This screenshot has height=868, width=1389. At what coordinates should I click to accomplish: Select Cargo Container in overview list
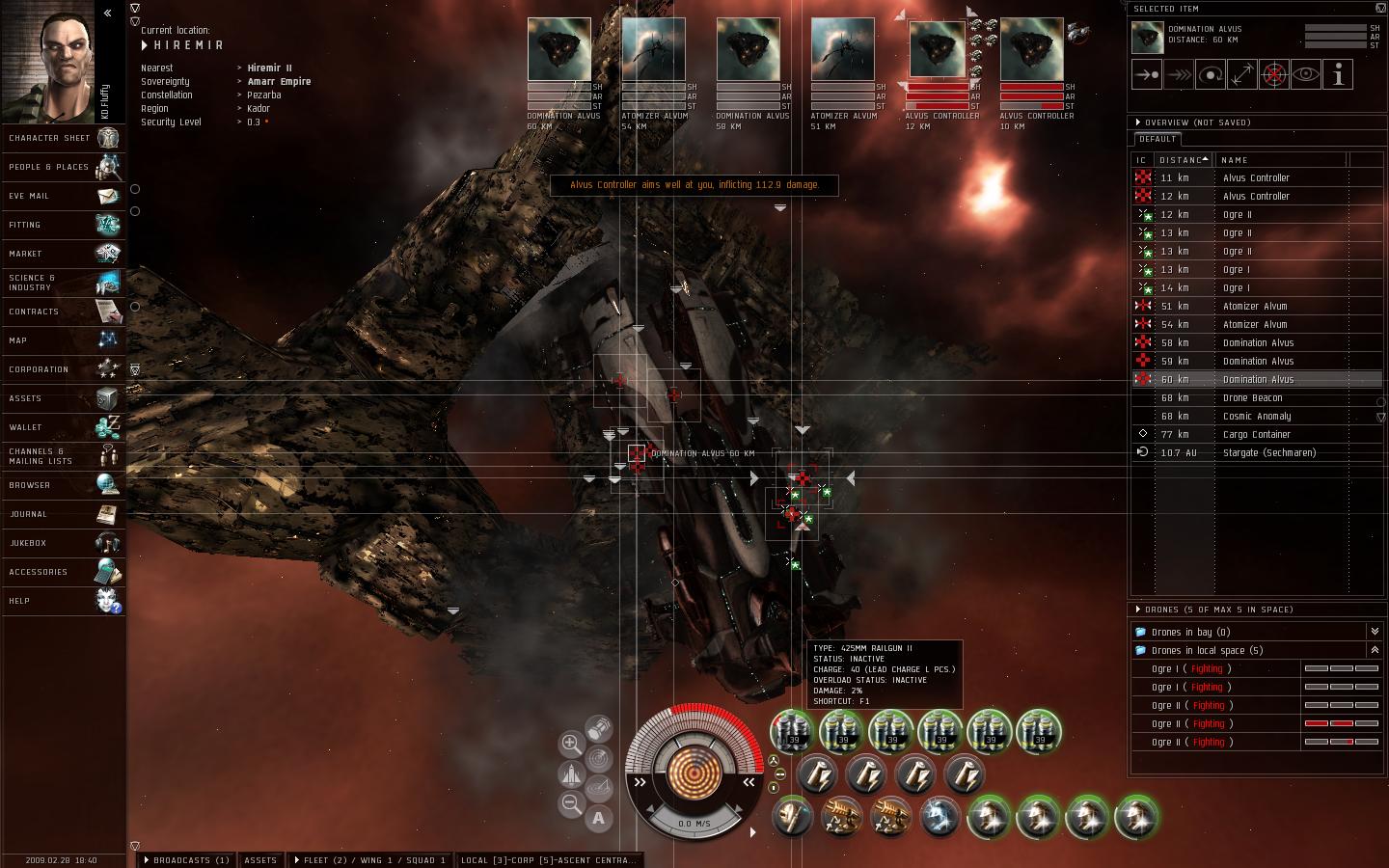[x=1256, y=434]
